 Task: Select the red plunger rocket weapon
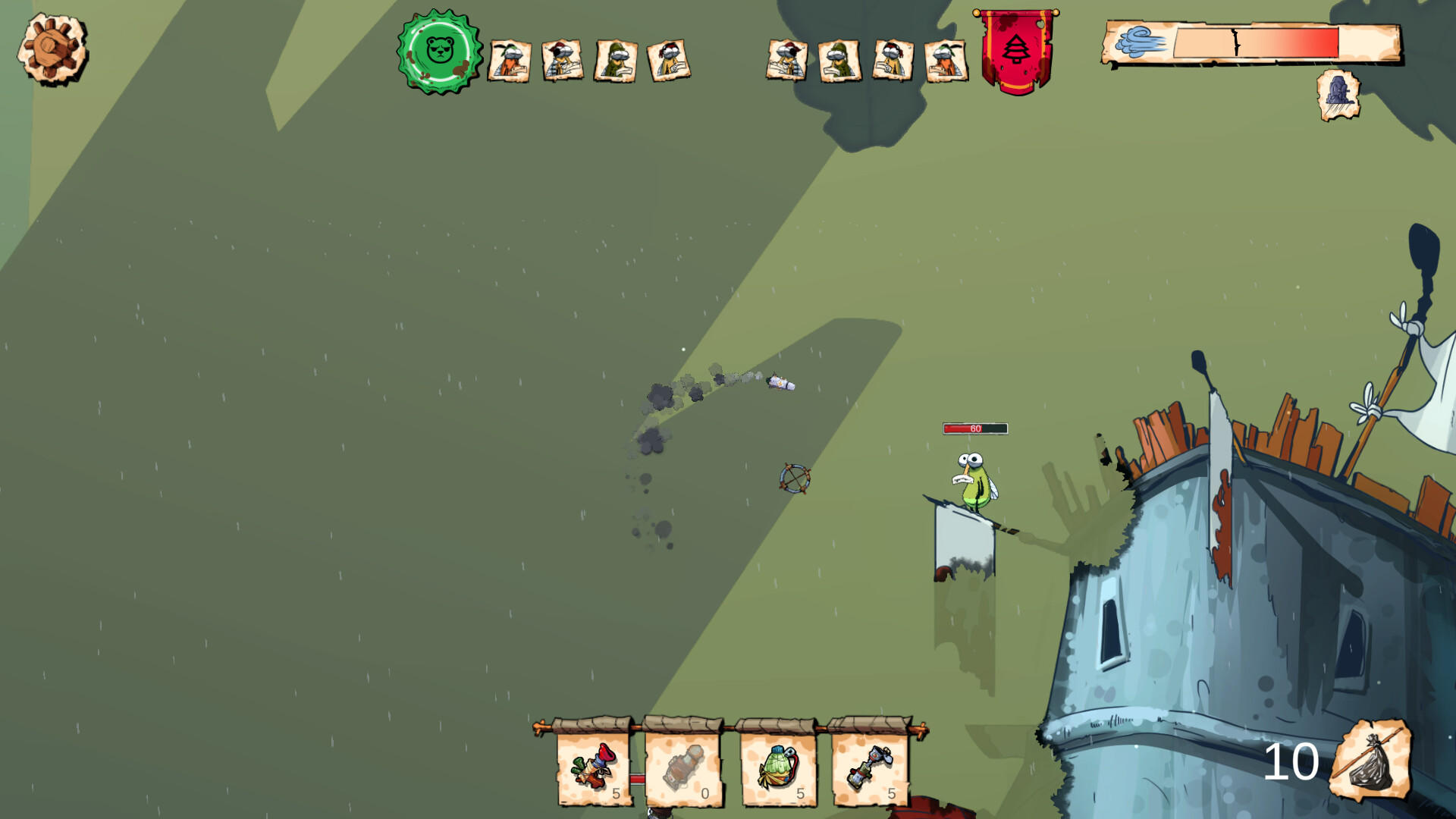[594, 767]
